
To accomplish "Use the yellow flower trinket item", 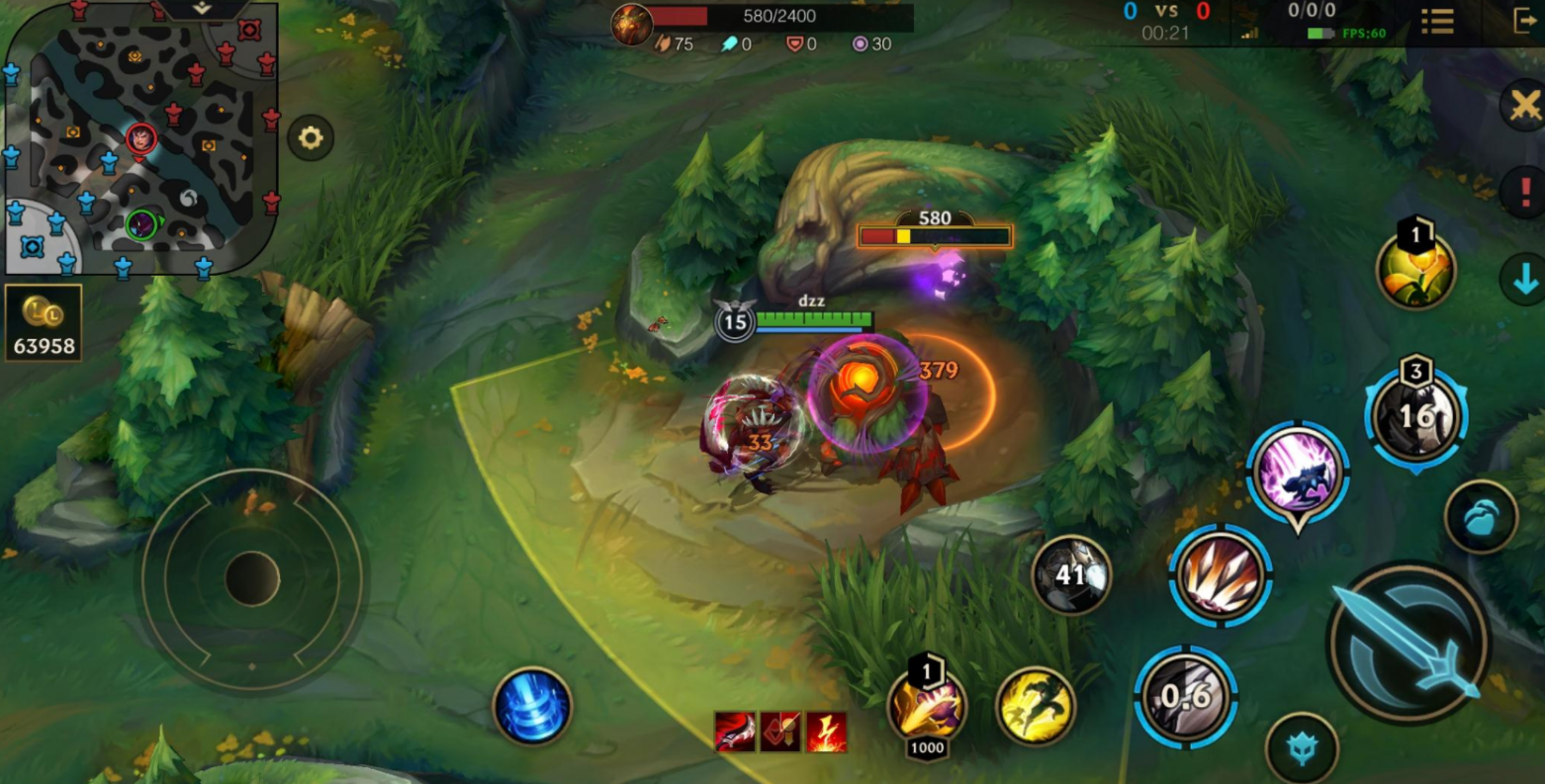I will [1415, 271].
